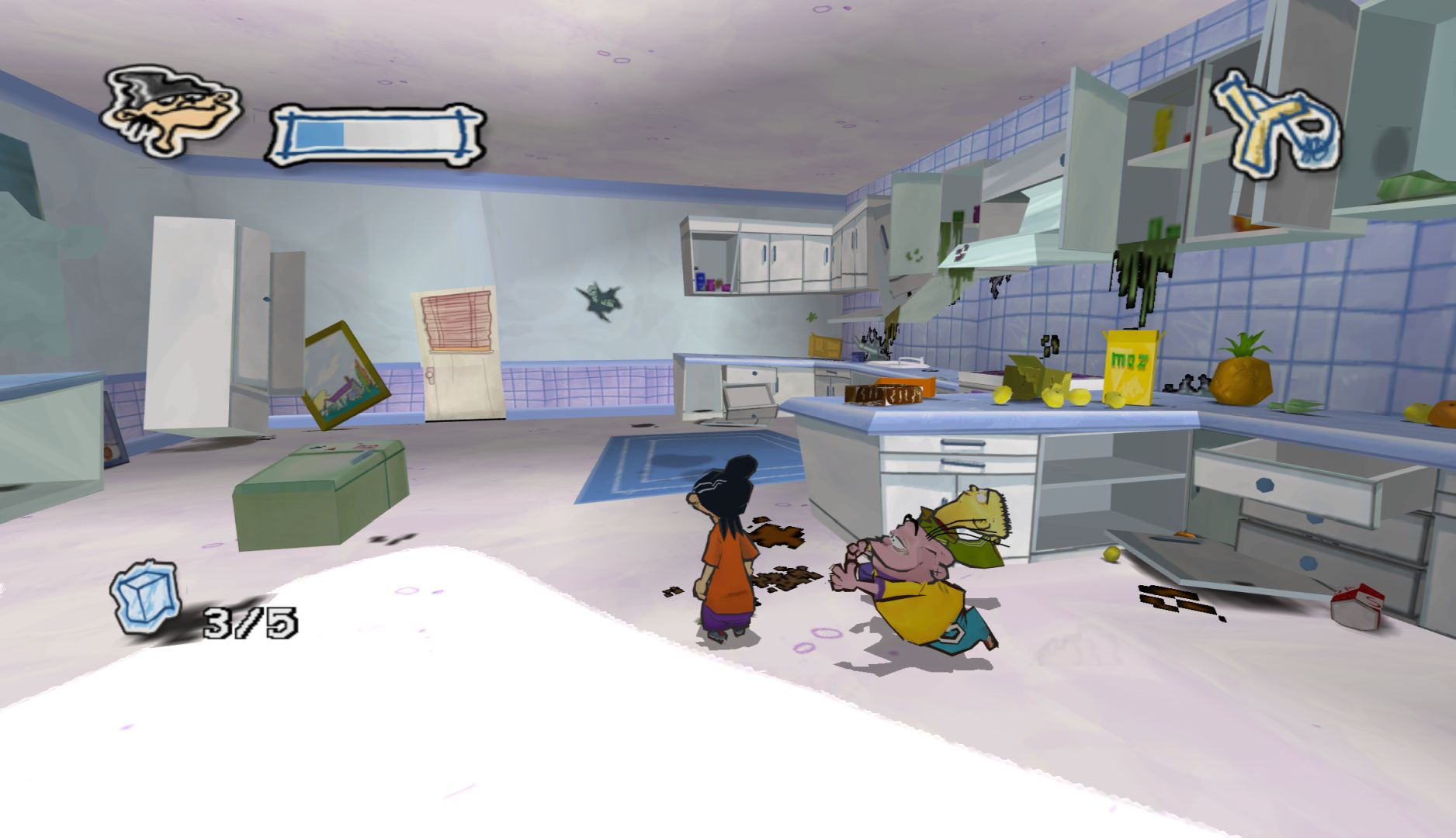Click the ice cube collectible icon

click(146, 597)
